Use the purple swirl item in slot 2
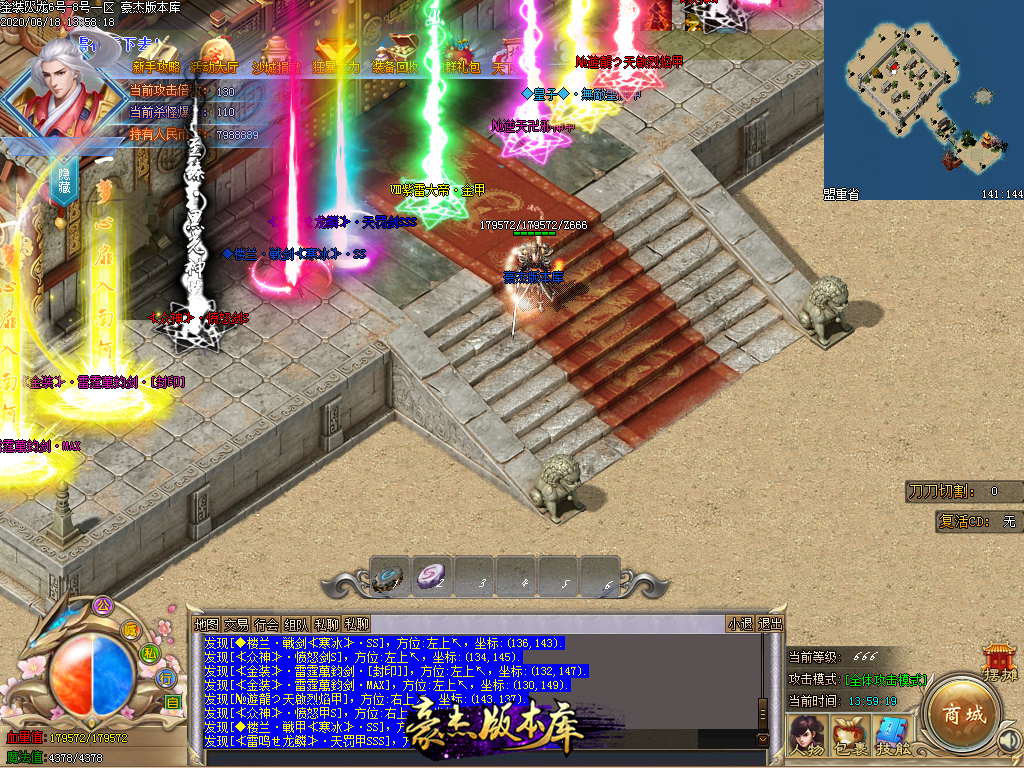The image size is (1024, 768). point(431,576)
